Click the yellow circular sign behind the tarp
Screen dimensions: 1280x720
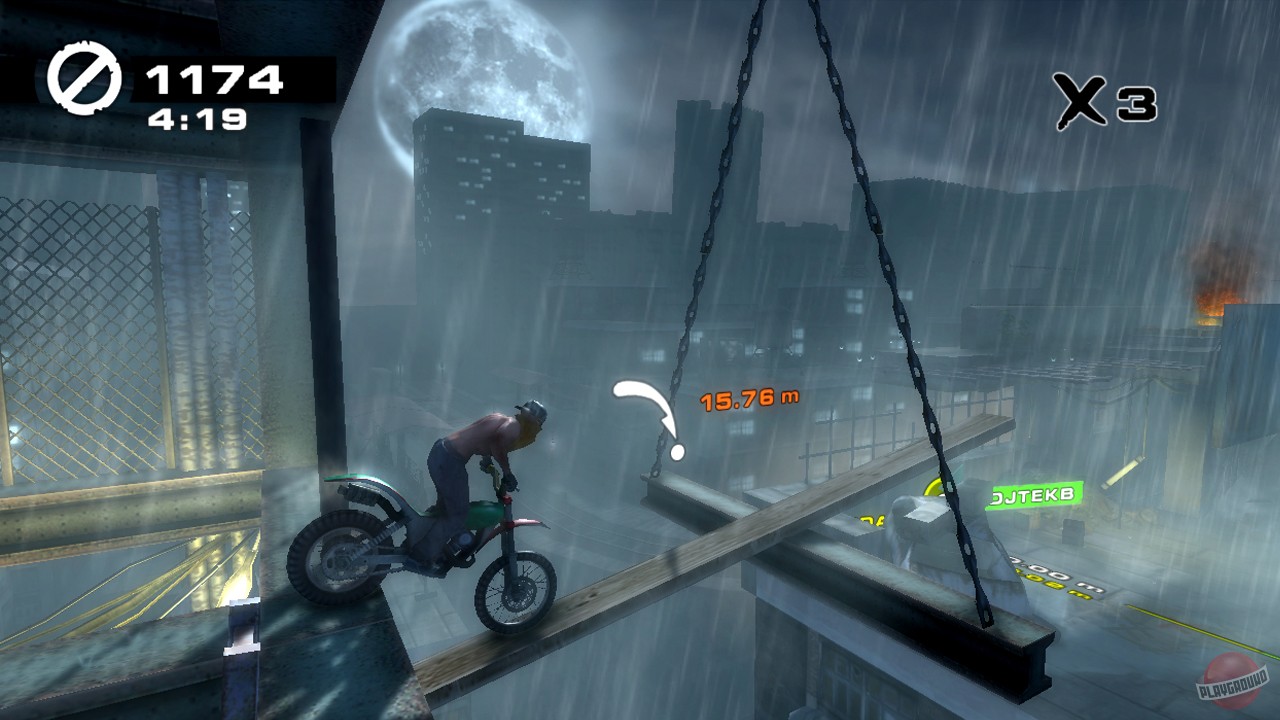coord(931,487)
